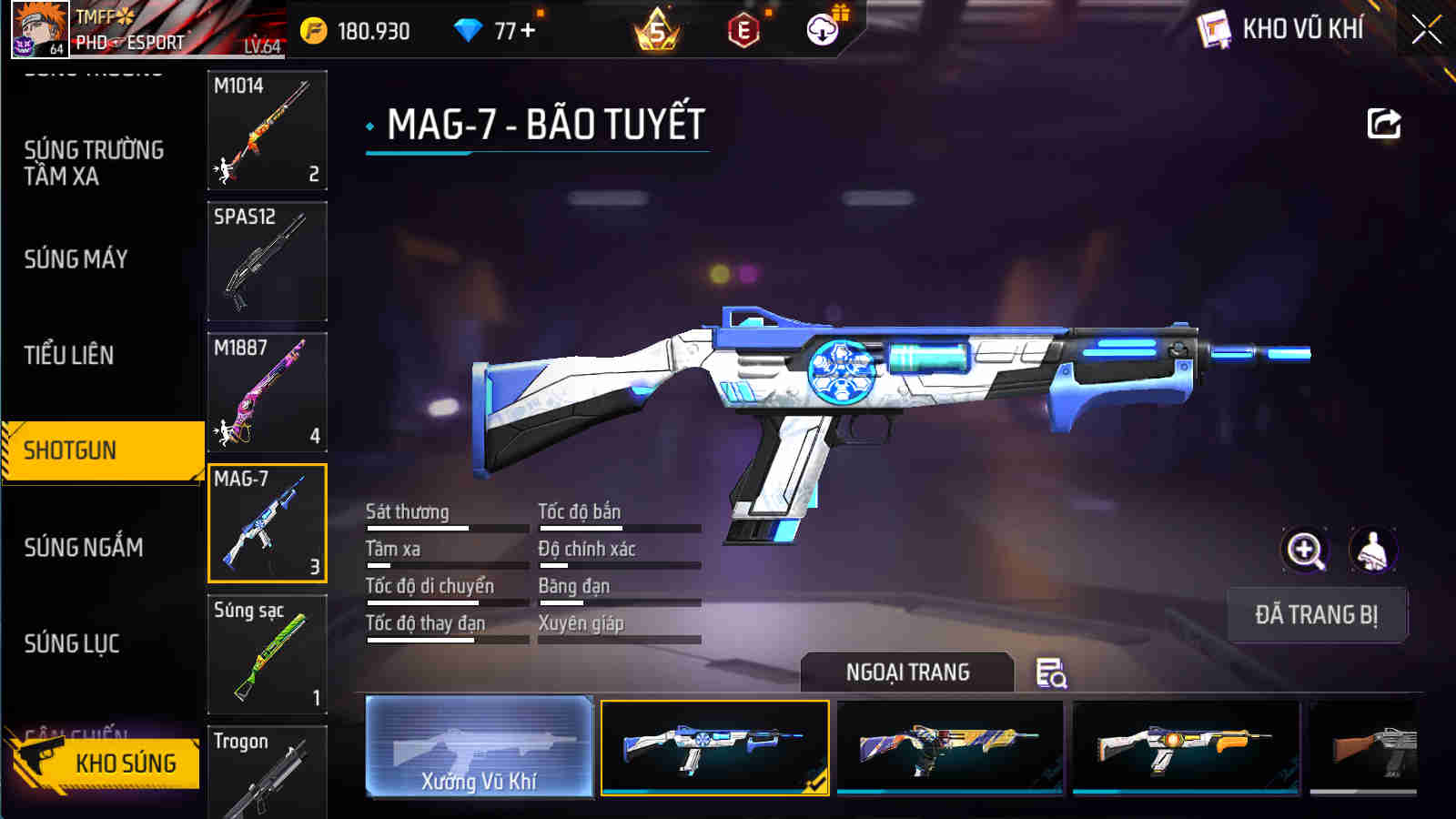Viewport: 1456px width, 819px height.
Task: Switch to the NGOẠI TRANG tab
Action: pos(905,673)
